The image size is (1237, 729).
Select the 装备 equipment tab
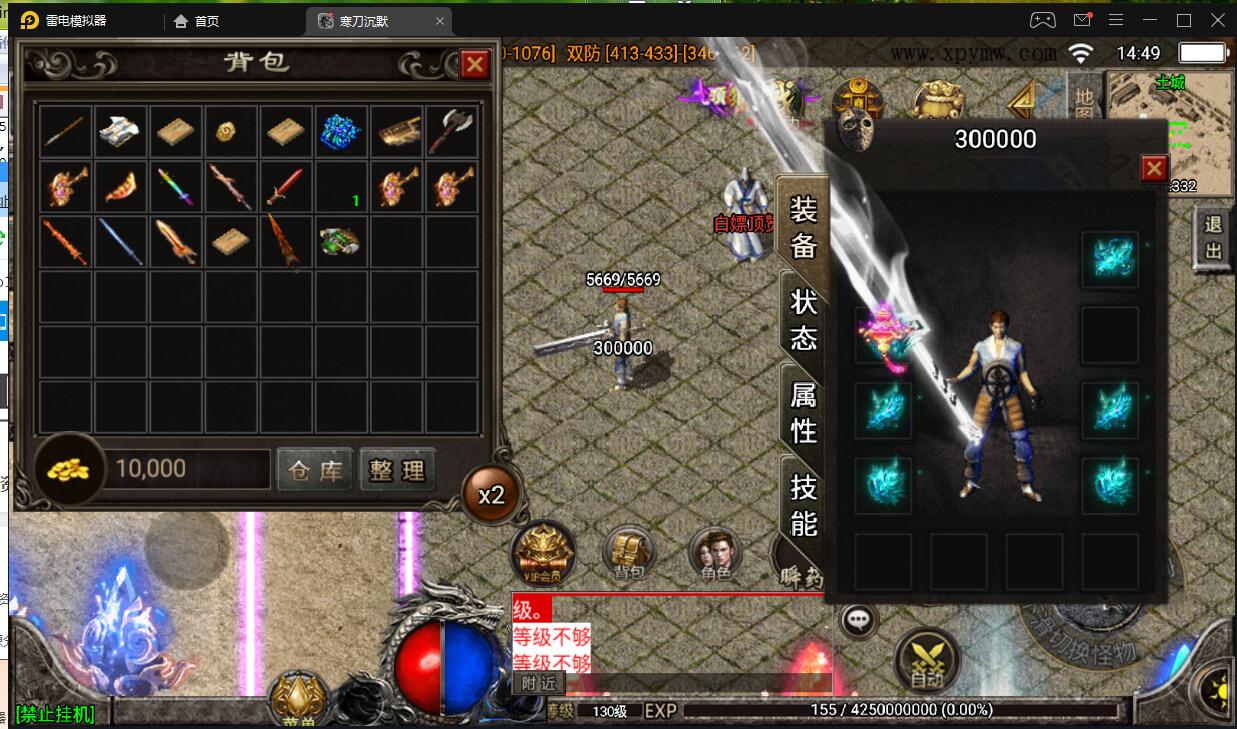pos(804,228)
